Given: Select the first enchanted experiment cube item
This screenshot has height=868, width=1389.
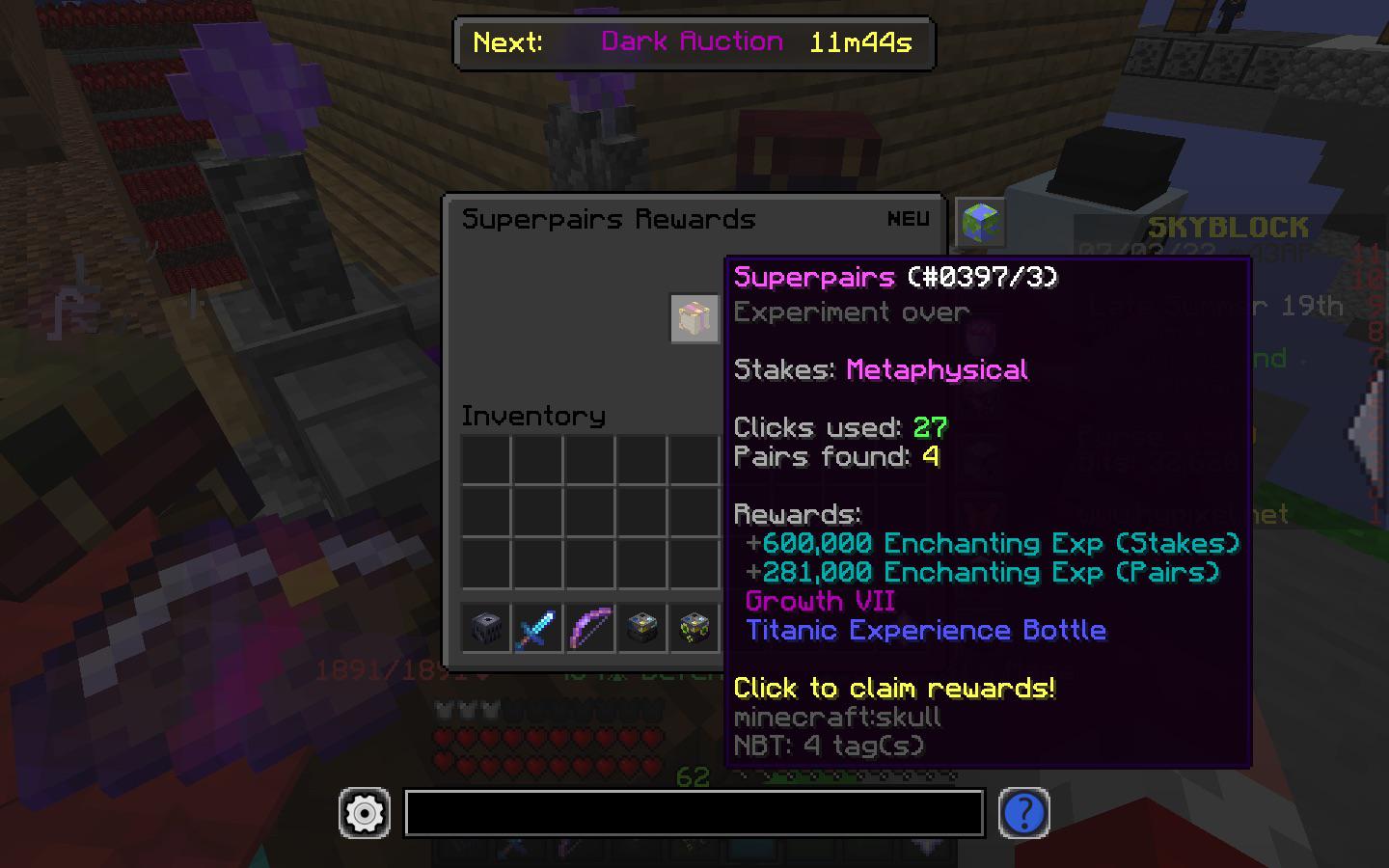Looking at the screenshot, I should (641, 628).
